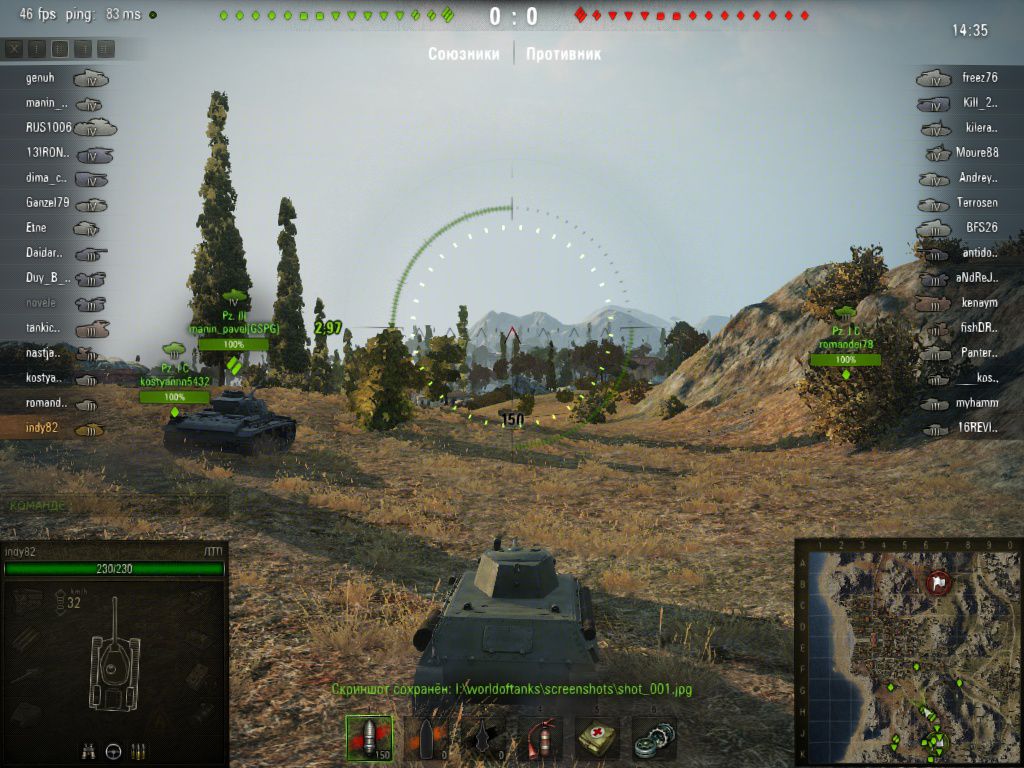This screenshot has width=1024, height=768.
Task: Select ally nastja in the team list
Action: coord(43,353)
